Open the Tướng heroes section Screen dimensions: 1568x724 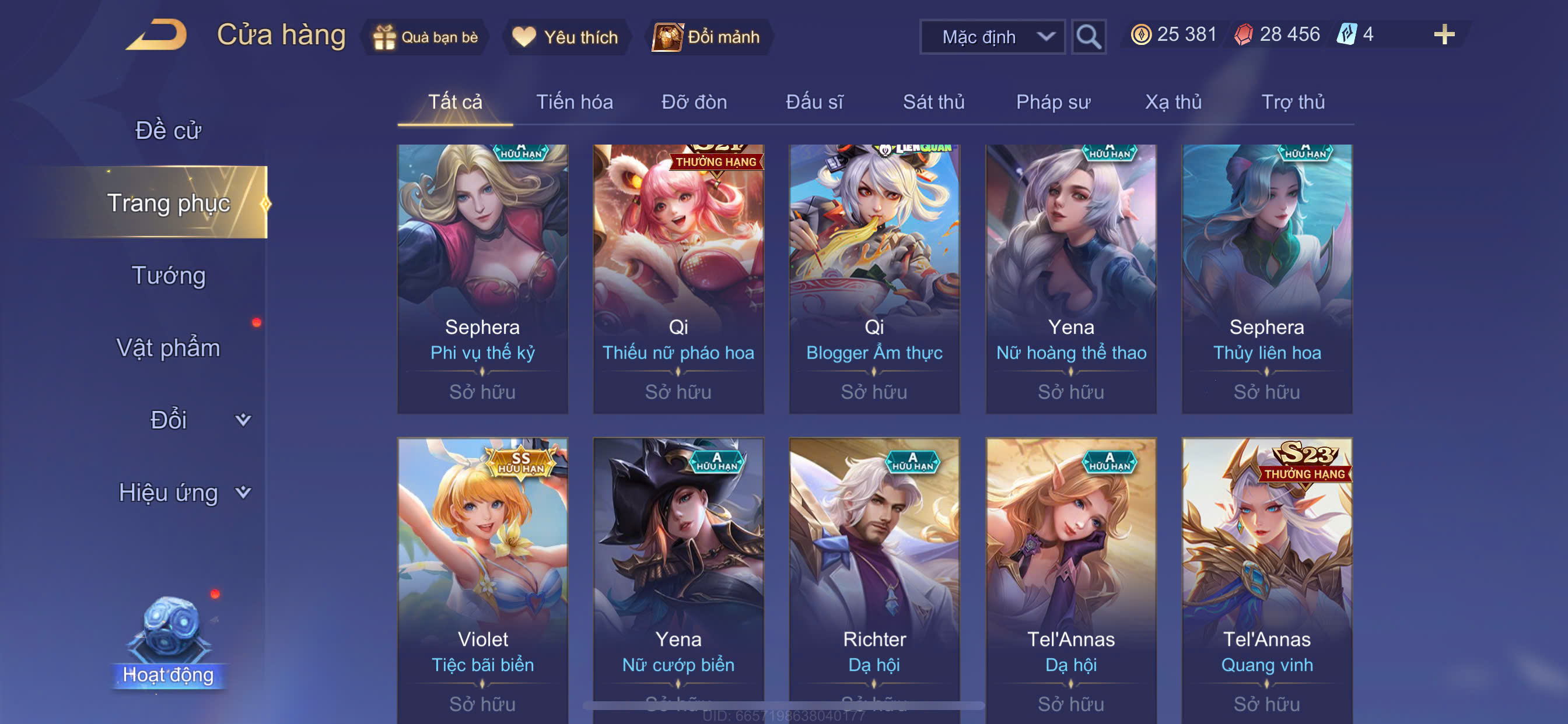coord(168,276)
